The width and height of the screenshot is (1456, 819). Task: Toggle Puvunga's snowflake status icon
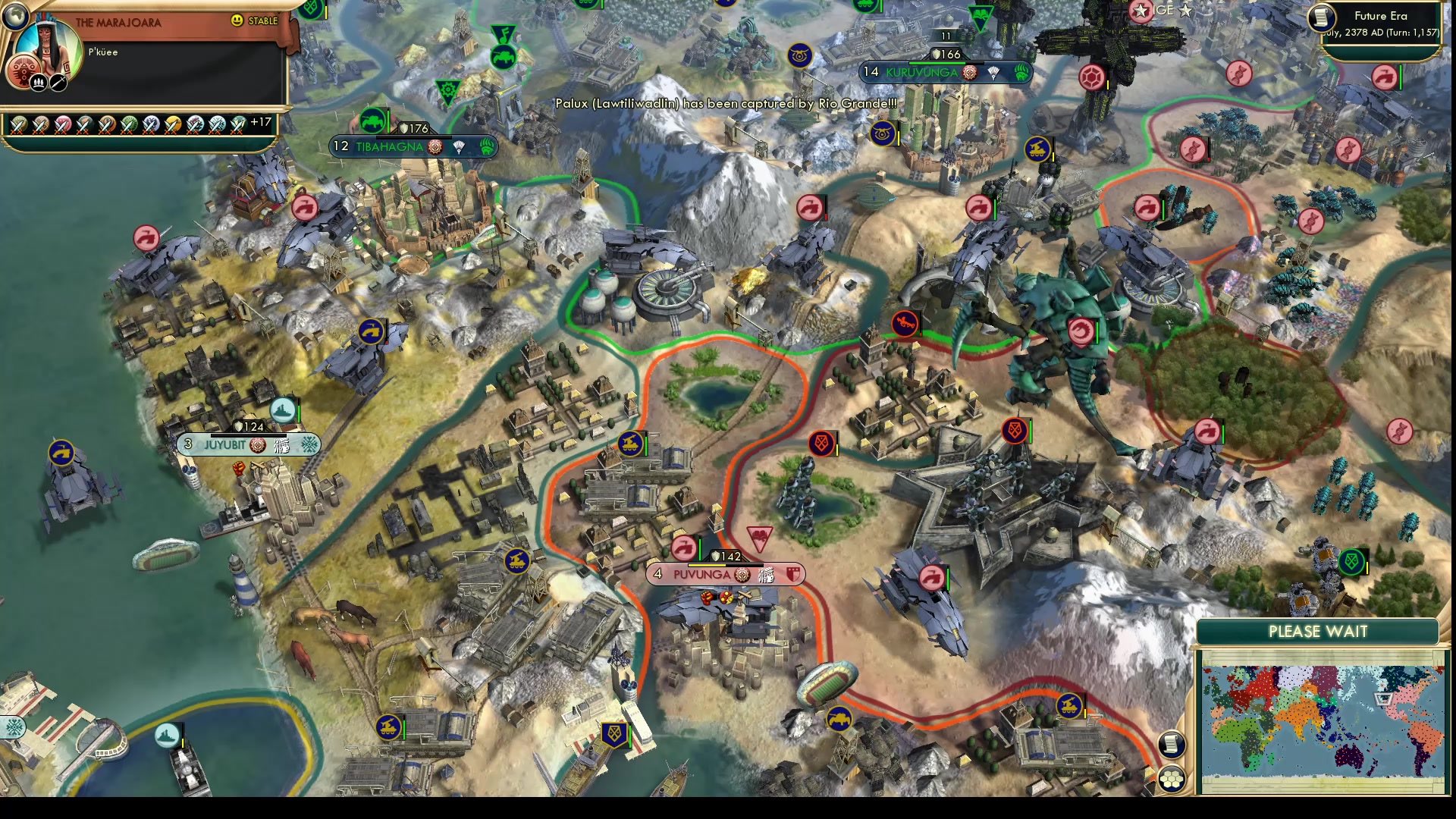pos(767,575)
